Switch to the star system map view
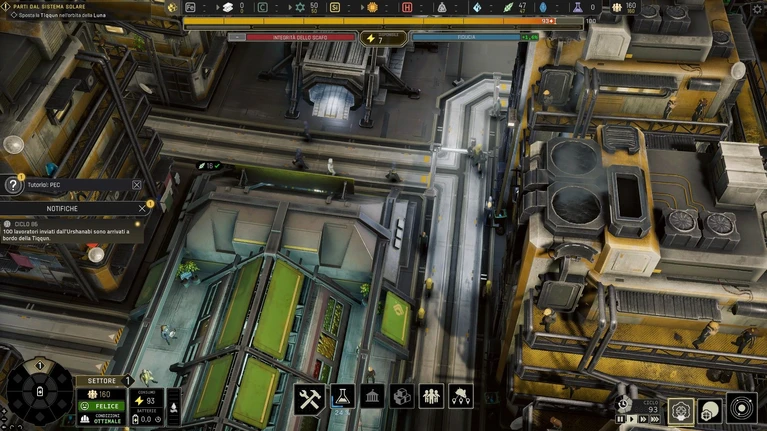The image size is (767, 431). [x=741, y=410]
